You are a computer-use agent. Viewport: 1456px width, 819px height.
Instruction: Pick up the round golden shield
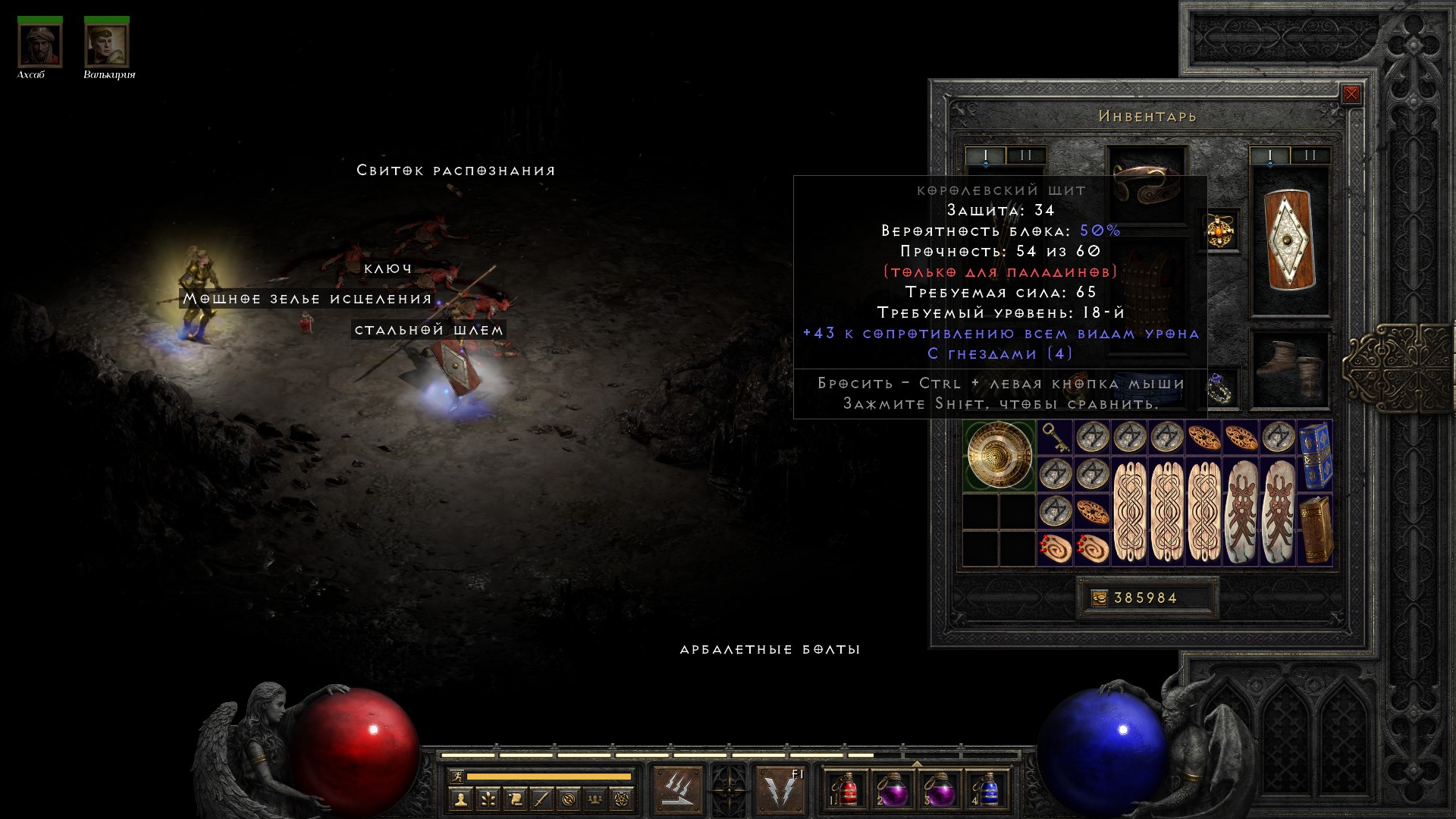(999, 456)
